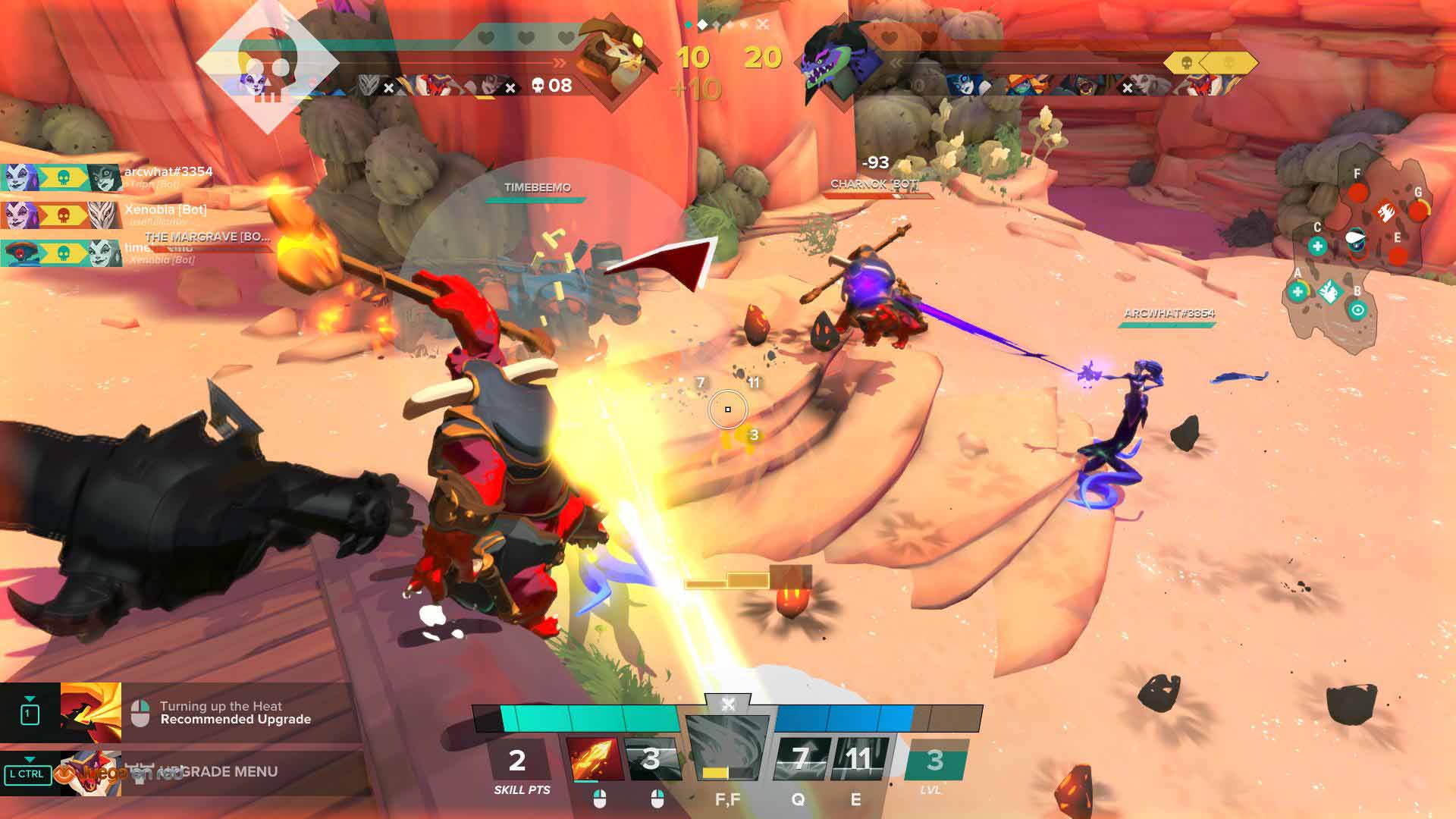Select point G on the minimap
Image resolution: width=1456 pixels, height=819 pixels.
coord(1417,209)
